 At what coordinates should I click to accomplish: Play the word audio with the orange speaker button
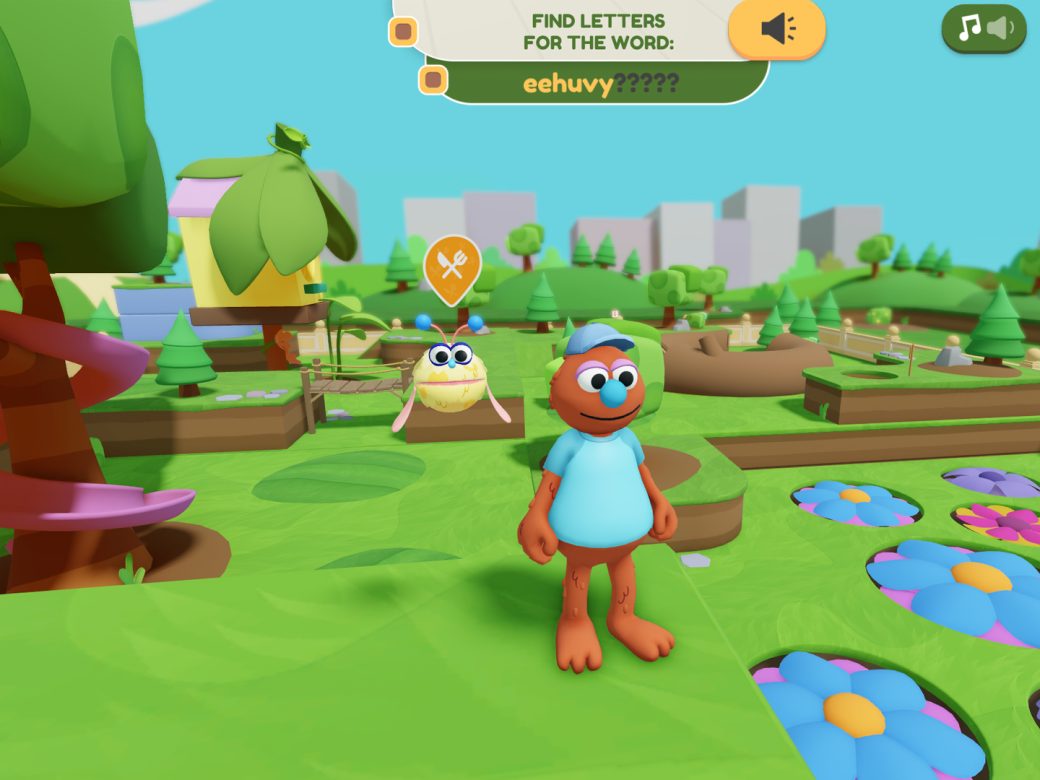(777, 29)
